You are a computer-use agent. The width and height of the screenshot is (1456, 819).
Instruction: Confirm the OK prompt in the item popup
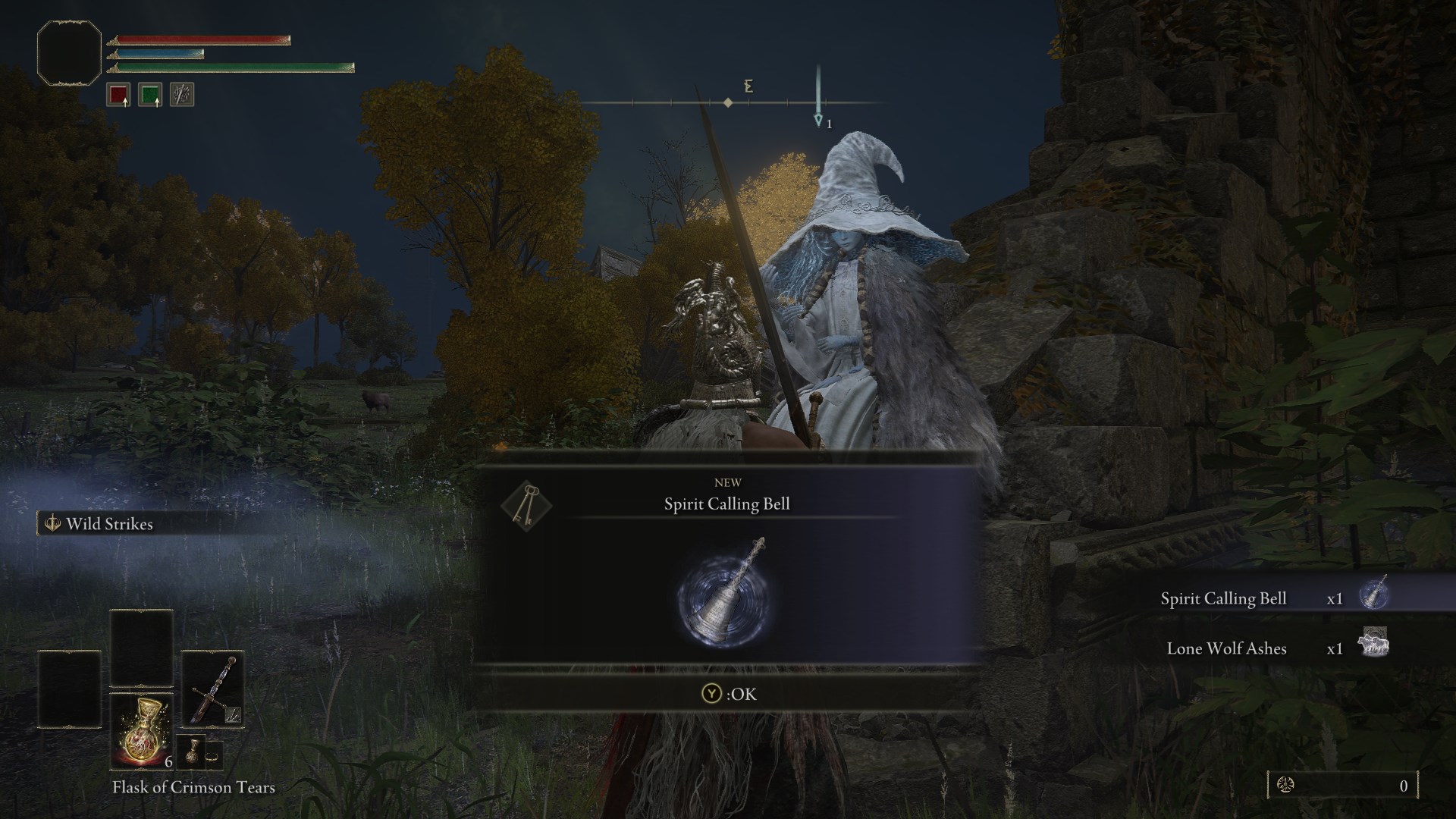(x=728, y=694)
